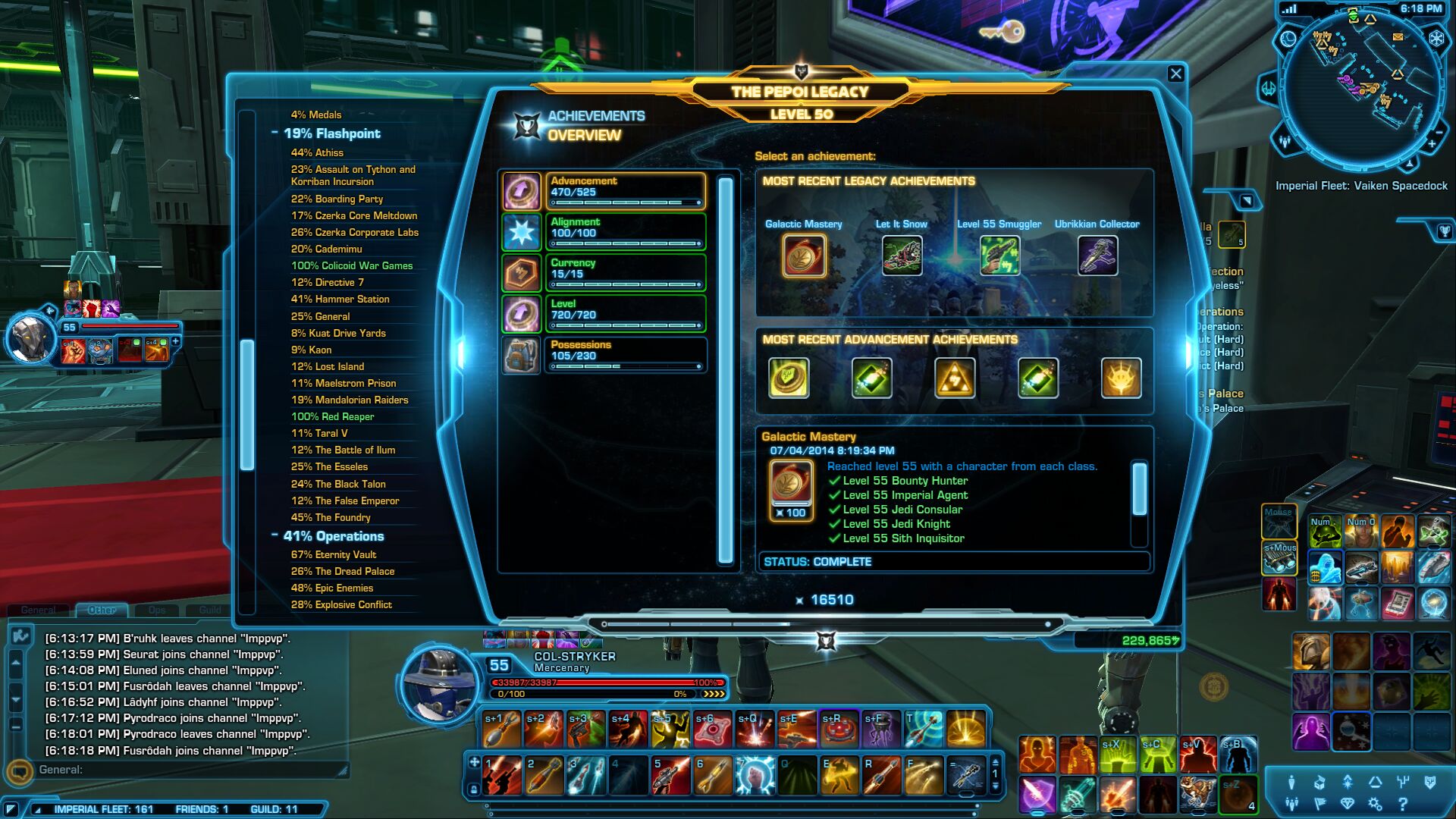1456x819 pixels.
Task: Select the Possessions achievement category
Action: pos(625,355)
